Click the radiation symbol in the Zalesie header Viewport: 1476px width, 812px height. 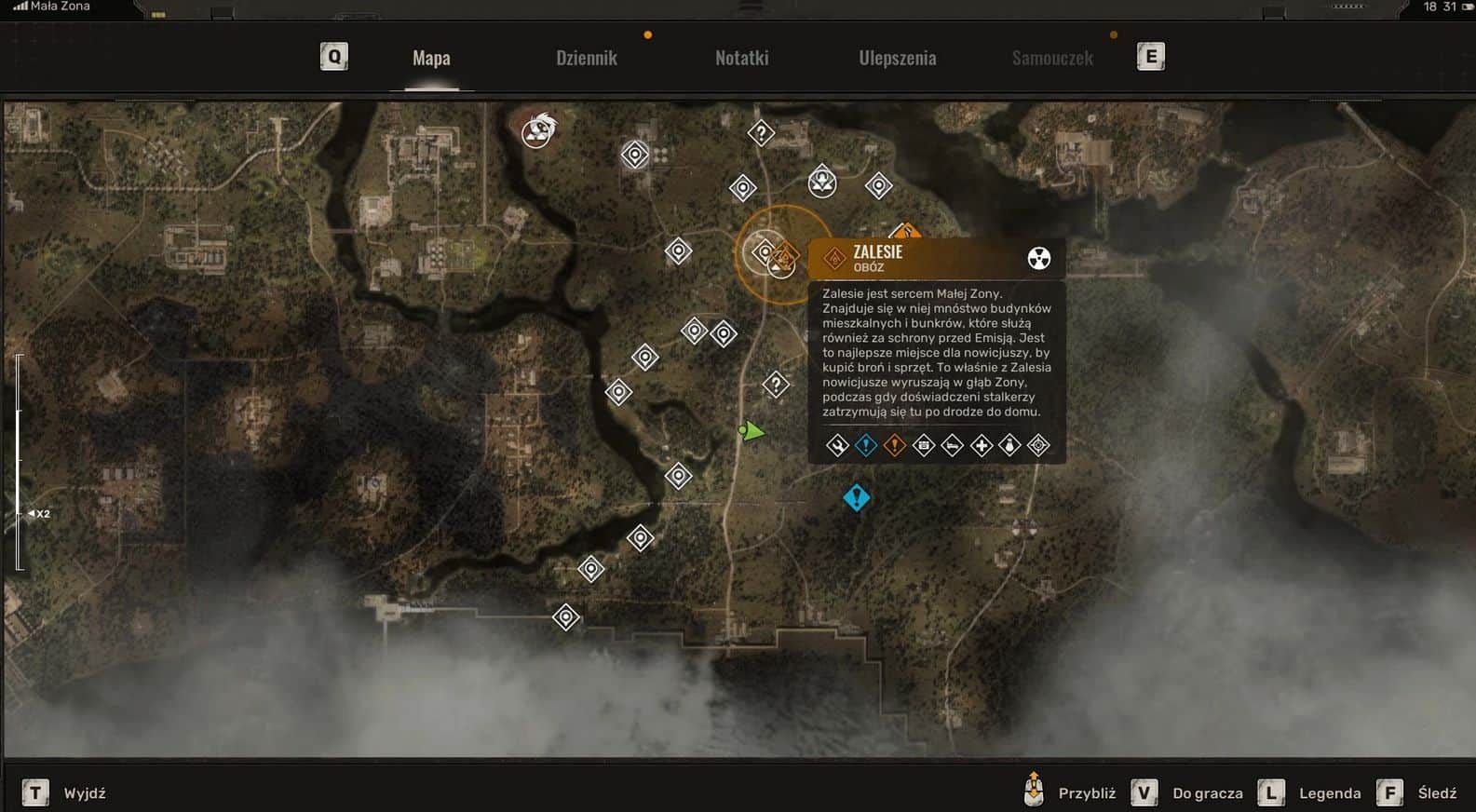click(x=1038, y=258)
